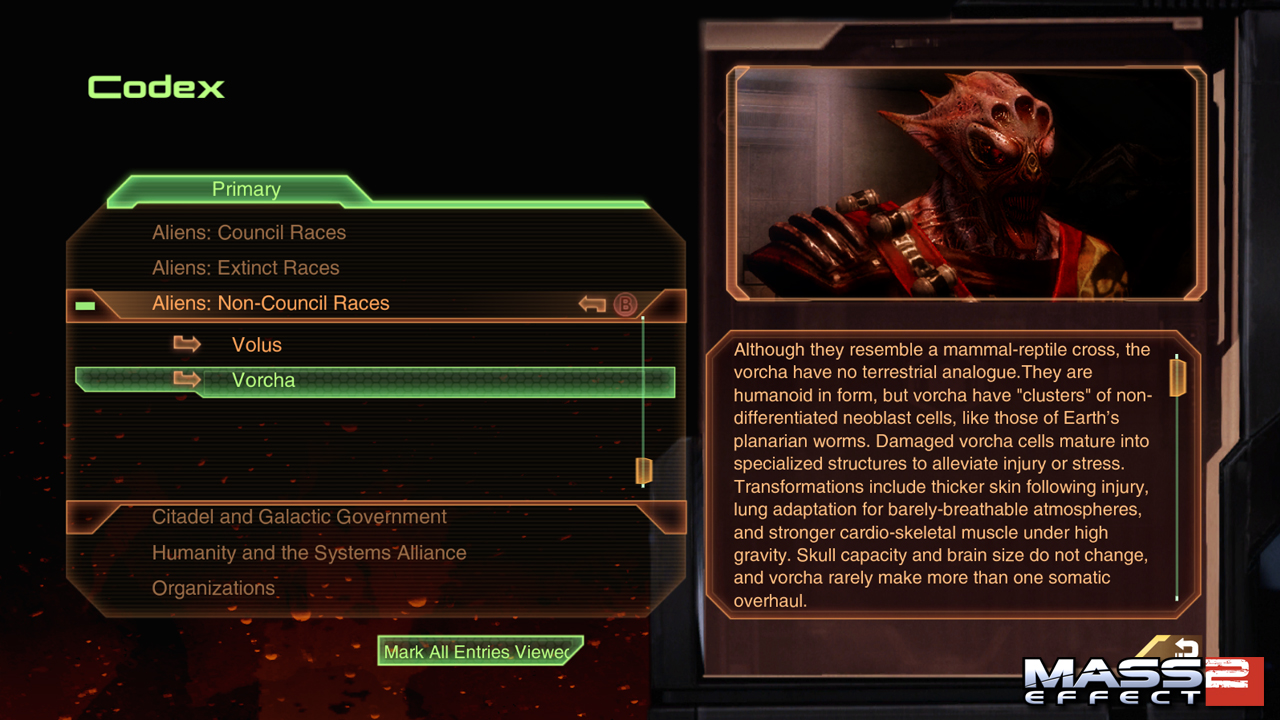The image size is (1280, 720).
Task: Switch to the Primary codex tab
Action: pos(246,190)
